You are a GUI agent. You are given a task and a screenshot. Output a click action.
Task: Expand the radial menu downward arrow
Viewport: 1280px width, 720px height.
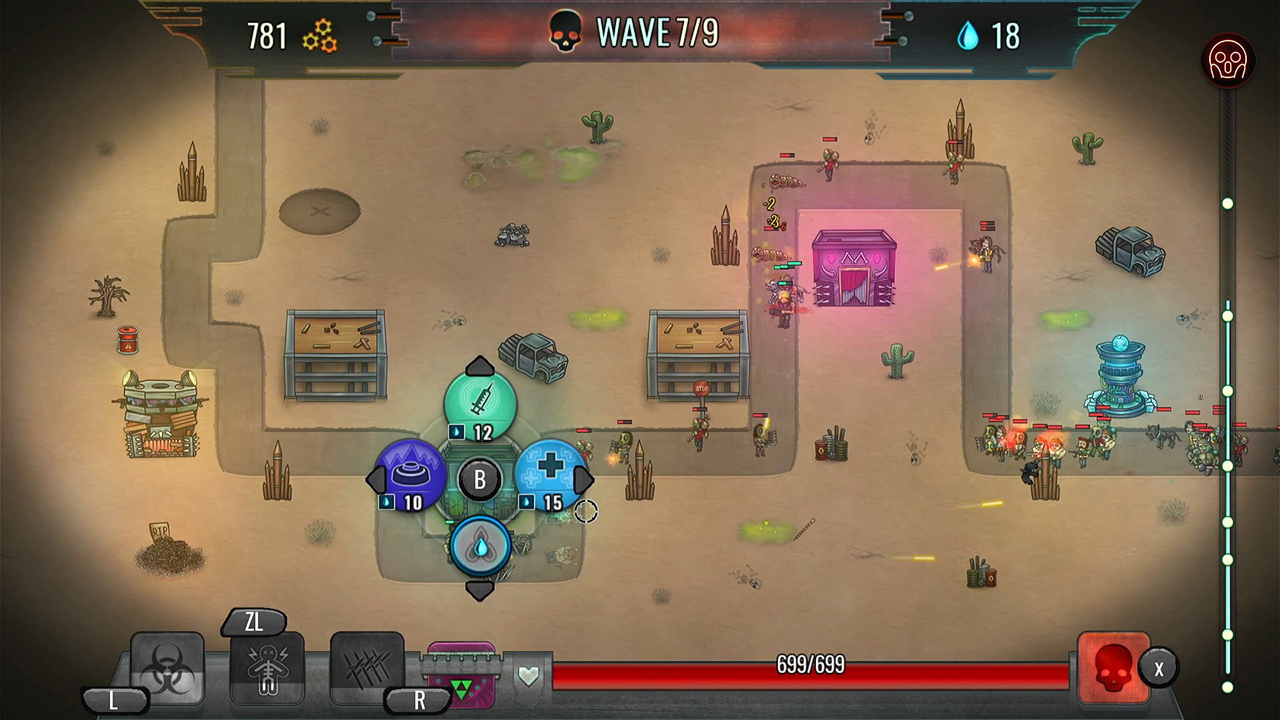(480, 591)
